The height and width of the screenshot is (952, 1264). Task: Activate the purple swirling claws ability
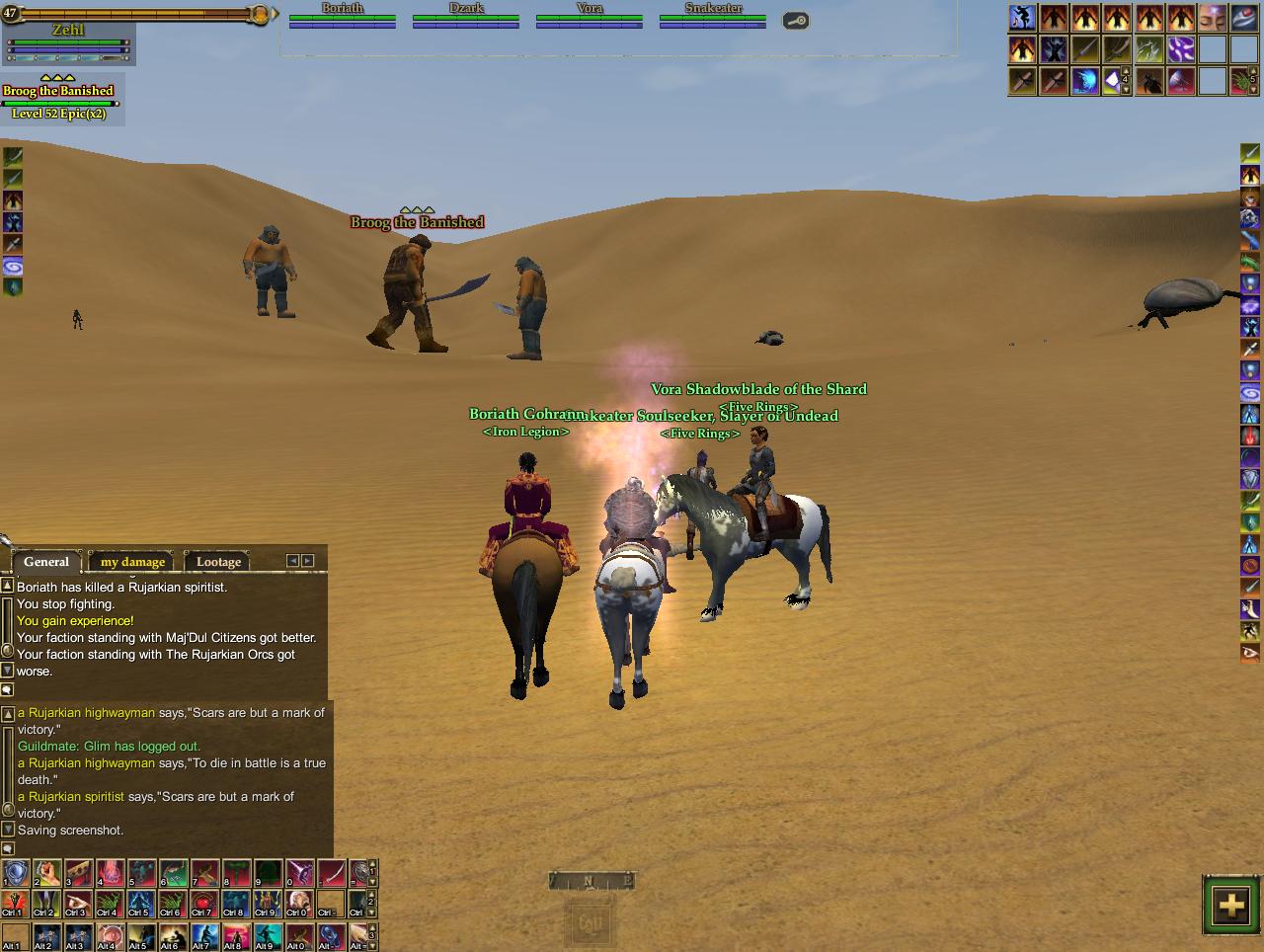(x=1180, y=49)
